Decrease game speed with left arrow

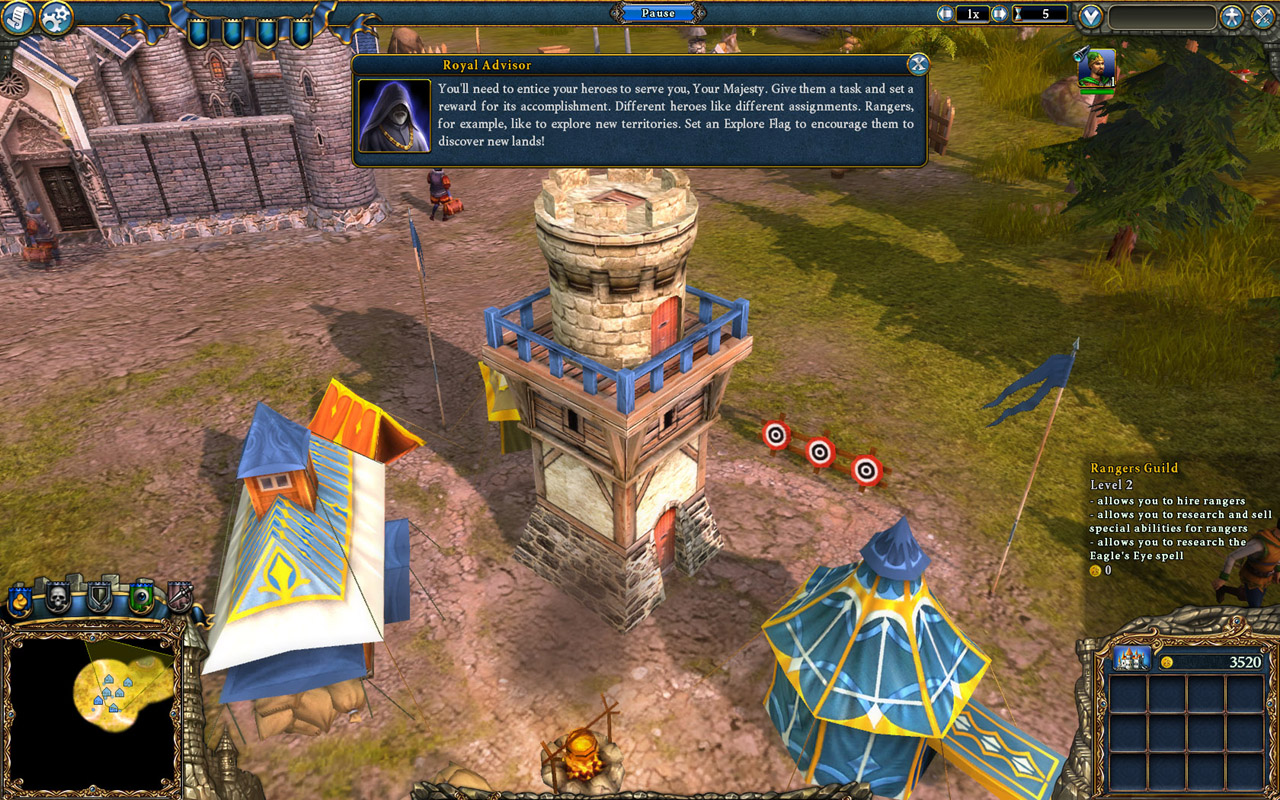click(x=945, y=14)
